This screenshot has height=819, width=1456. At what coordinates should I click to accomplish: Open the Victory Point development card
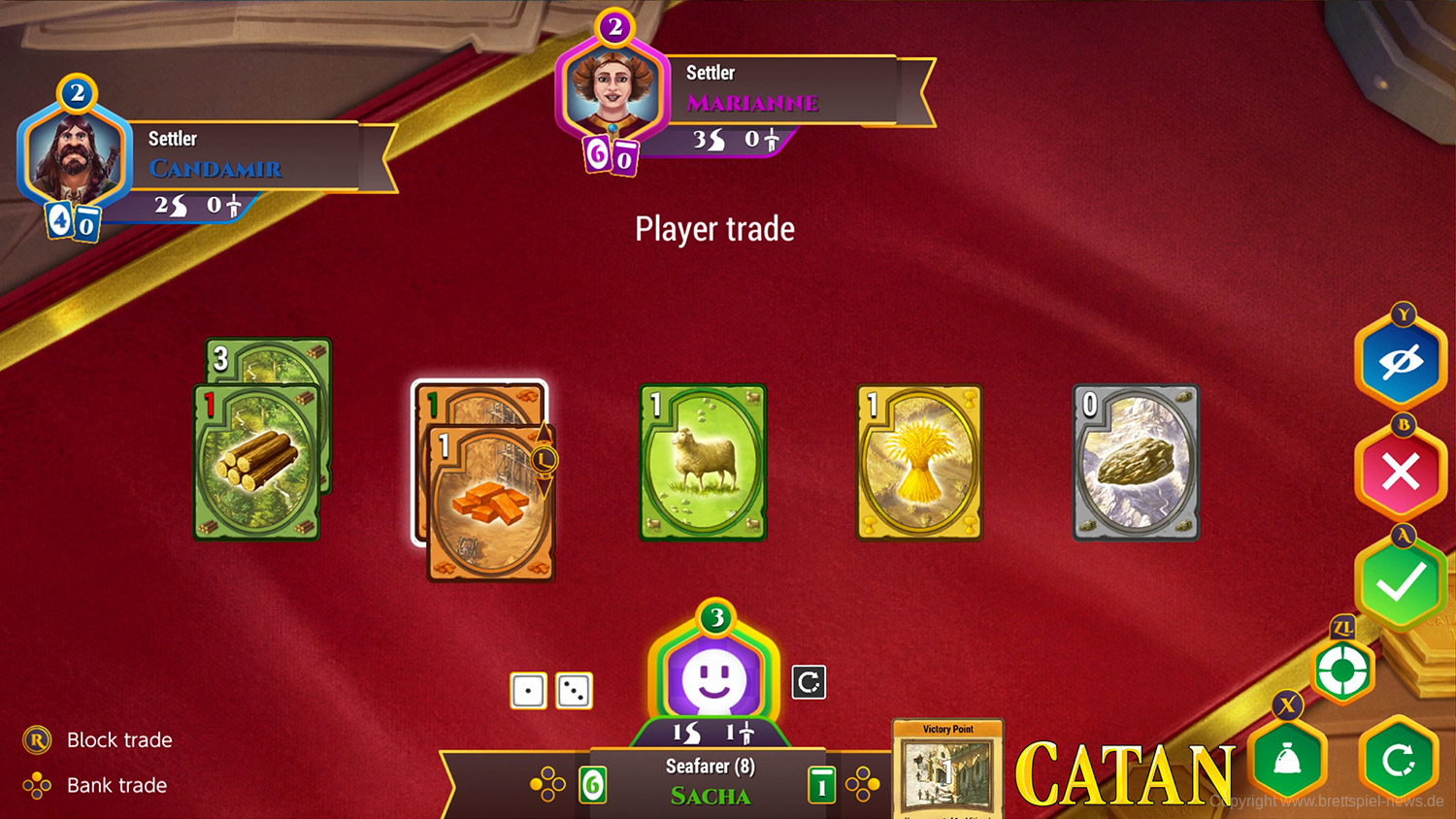[947, 769]
